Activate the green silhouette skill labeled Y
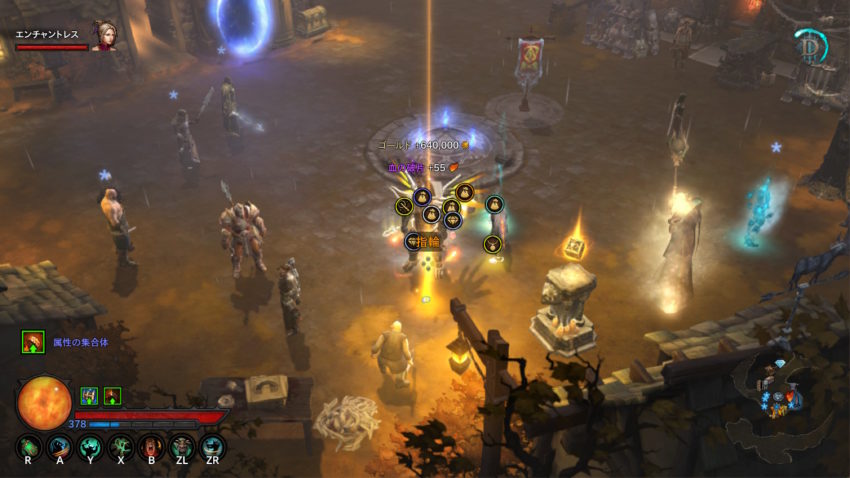 (x=90, y=447)
